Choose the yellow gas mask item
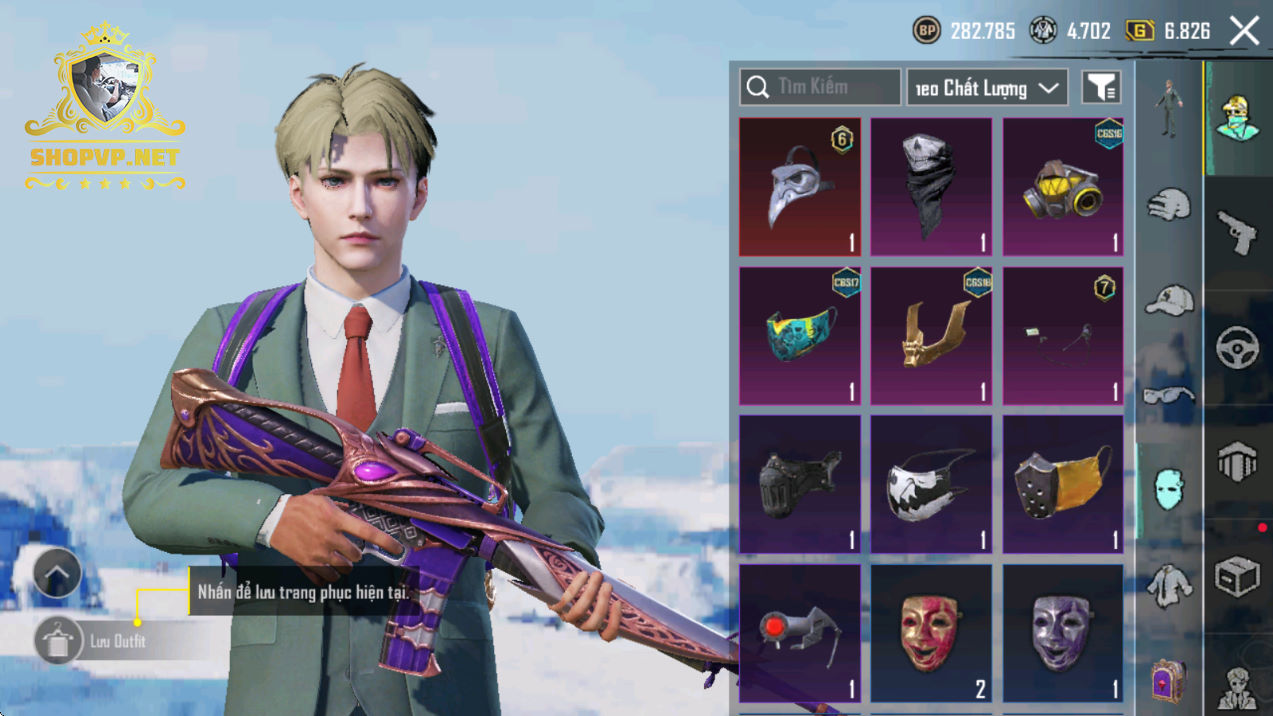The height and width of the screenshot is (716, 1273). pyautogui.click(x=1063, y=187)
